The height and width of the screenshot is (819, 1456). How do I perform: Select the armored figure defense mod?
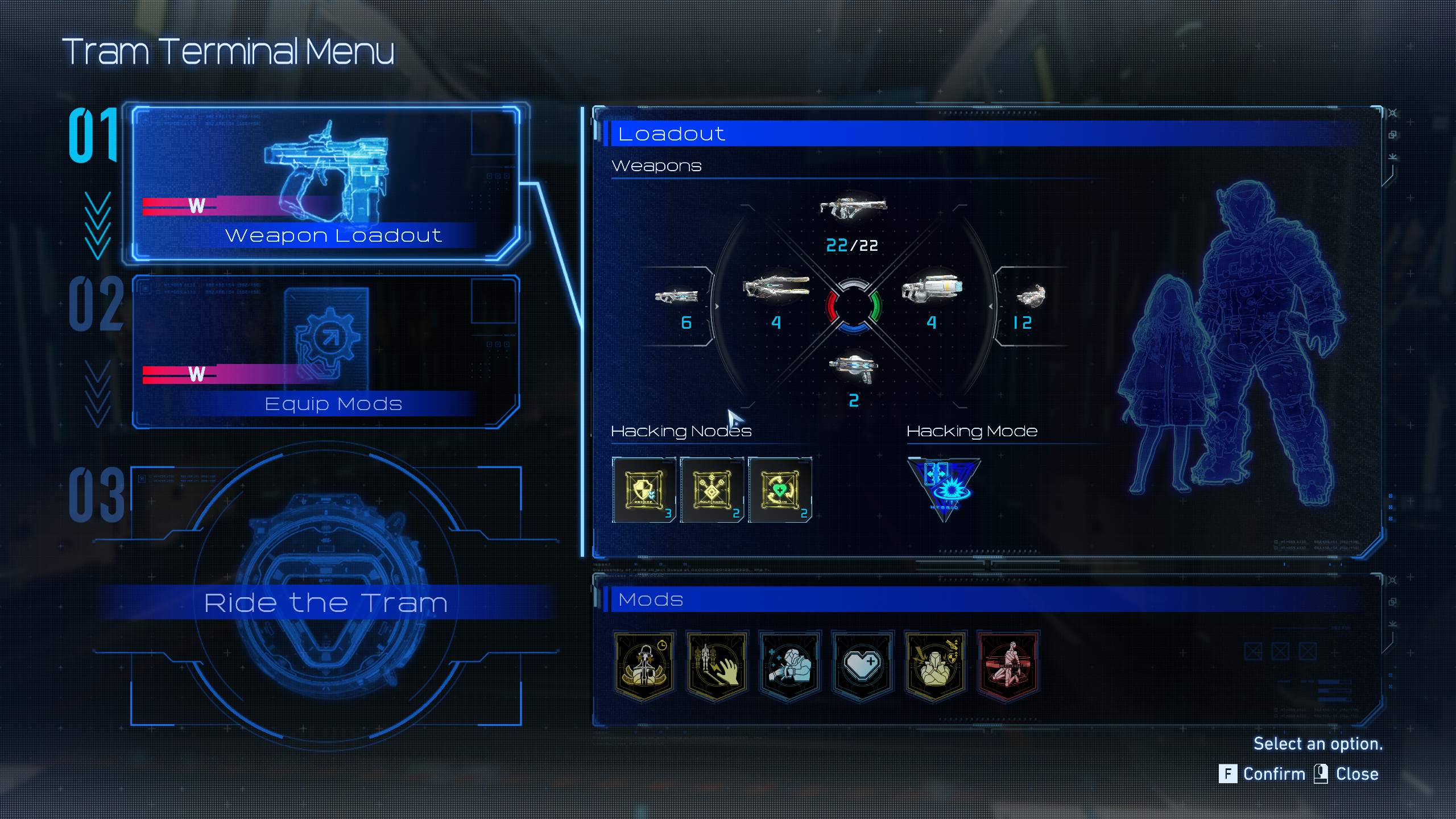pyautogui.click(x=935, y=663)
